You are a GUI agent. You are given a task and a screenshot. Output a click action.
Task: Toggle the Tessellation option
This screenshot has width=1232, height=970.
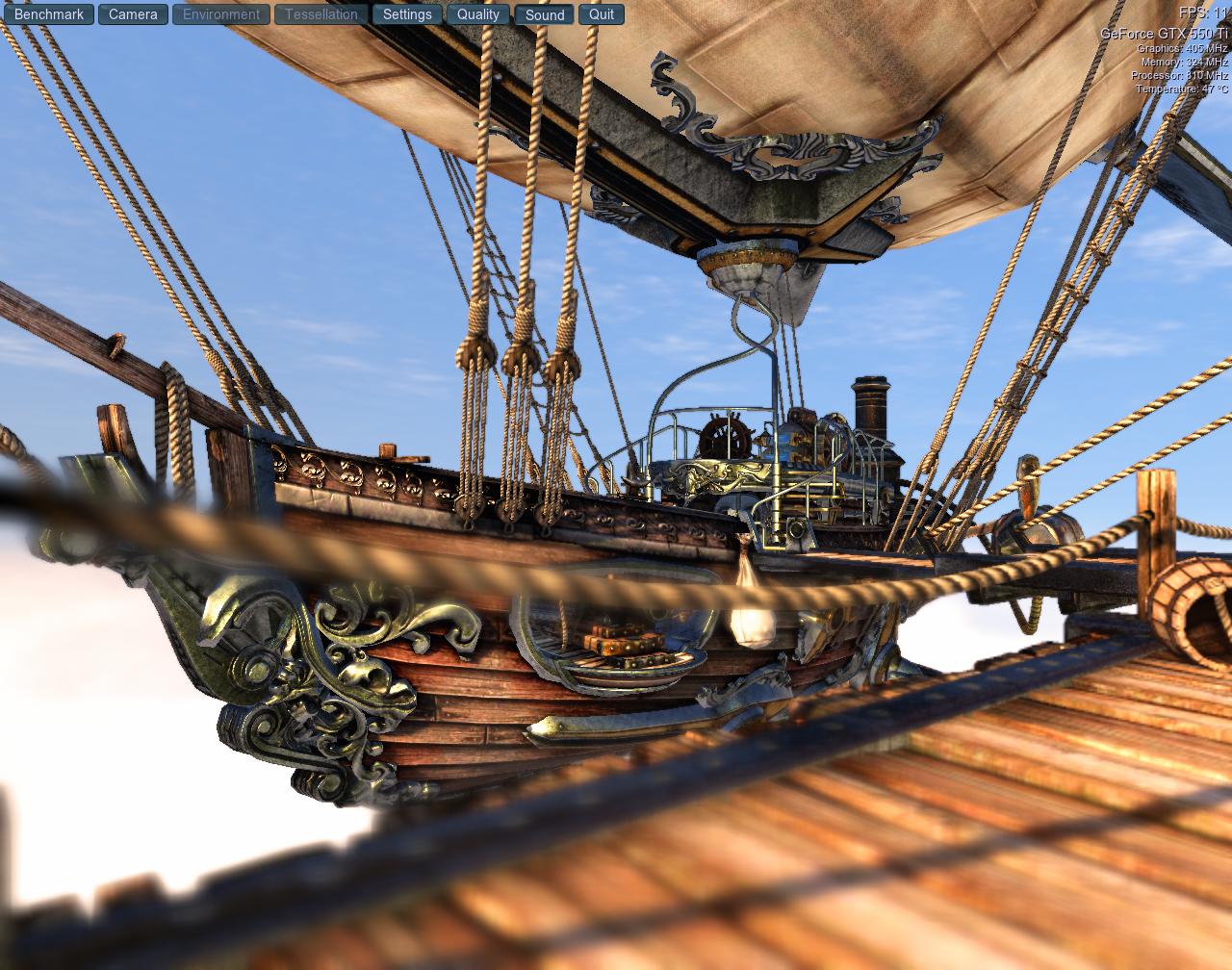point(321,14)
